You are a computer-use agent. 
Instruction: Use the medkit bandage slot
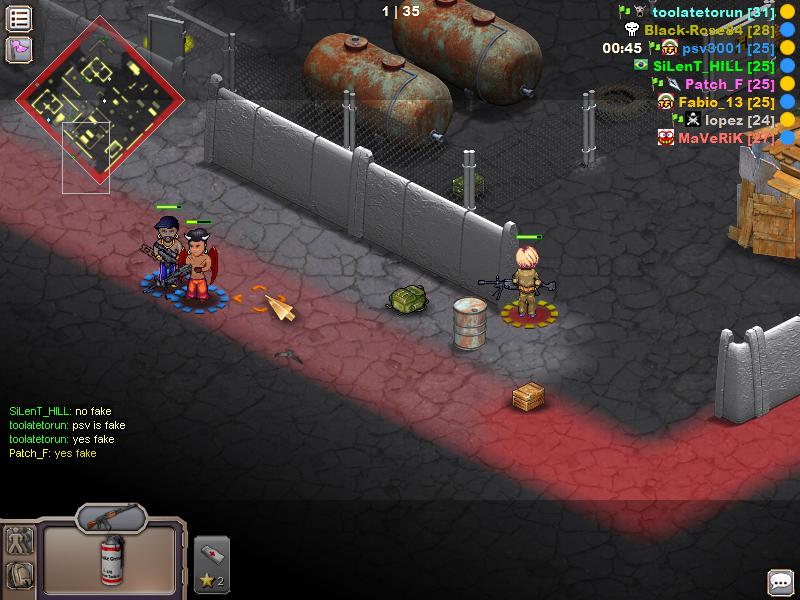pos(209,564)
